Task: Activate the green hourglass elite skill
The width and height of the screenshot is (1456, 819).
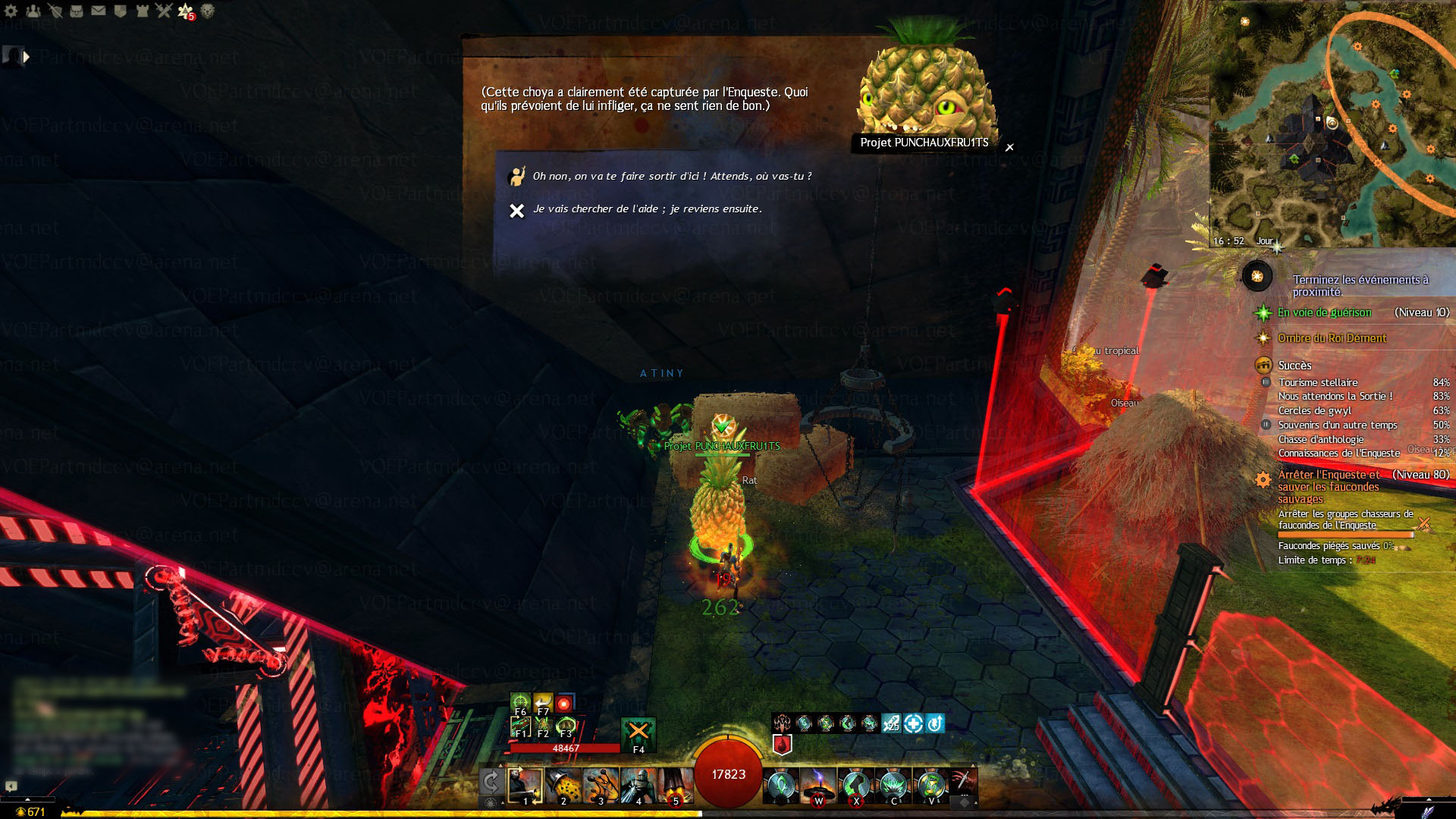Action: coord(931,785)
